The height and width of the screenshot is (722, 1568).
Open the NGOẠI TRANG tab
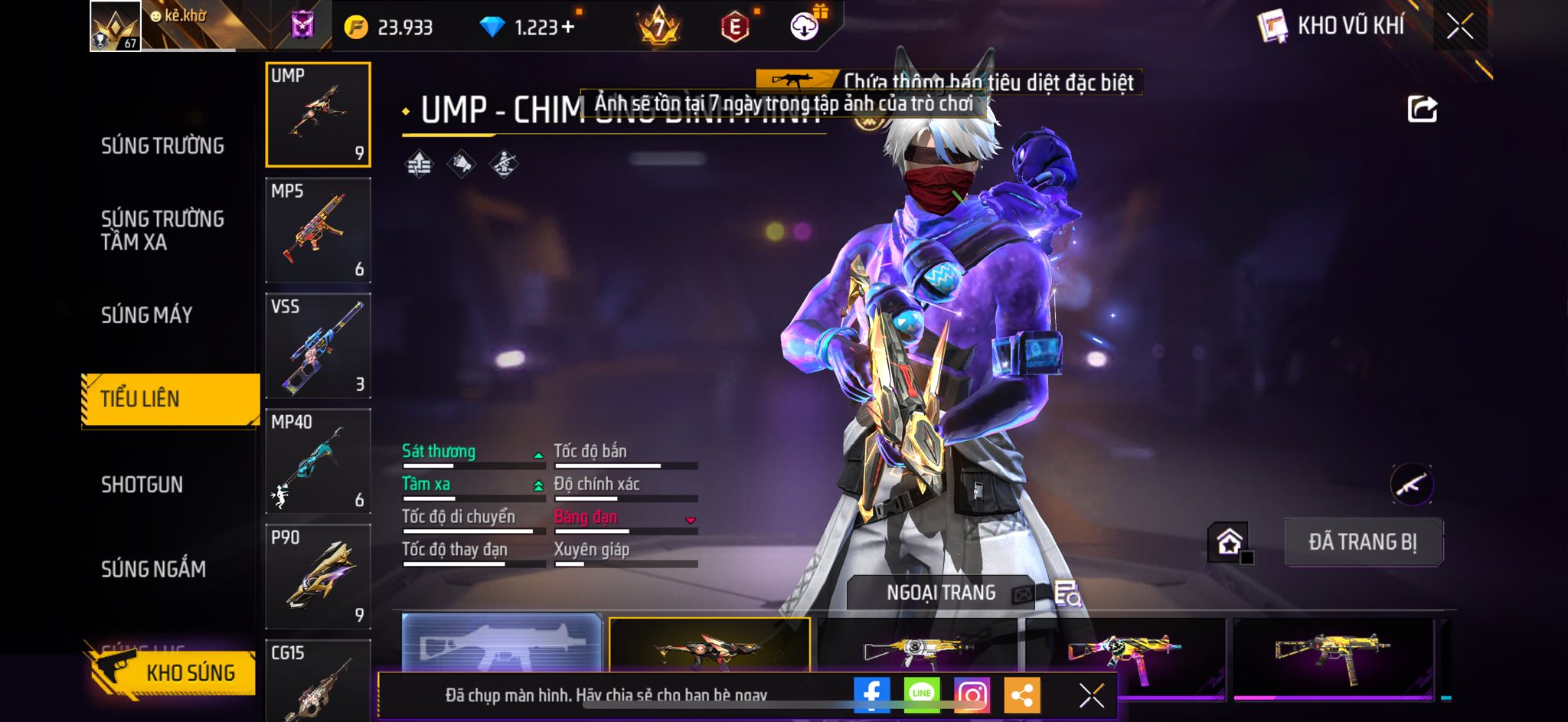tap(941, 593)
